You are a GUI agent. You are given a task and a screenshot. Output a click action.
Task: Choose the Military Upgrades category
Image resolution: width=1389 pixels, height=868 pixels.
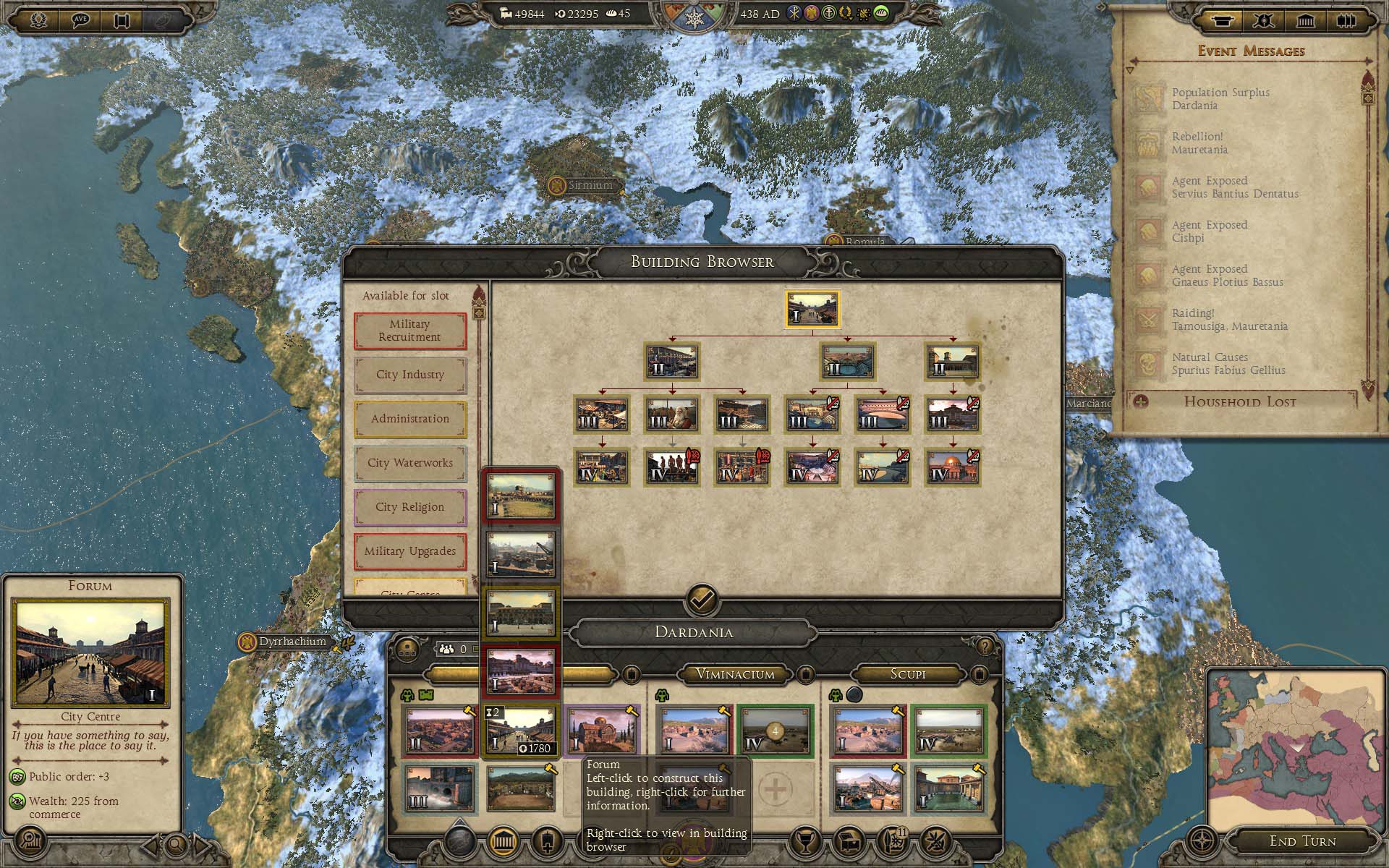(409, 551)
